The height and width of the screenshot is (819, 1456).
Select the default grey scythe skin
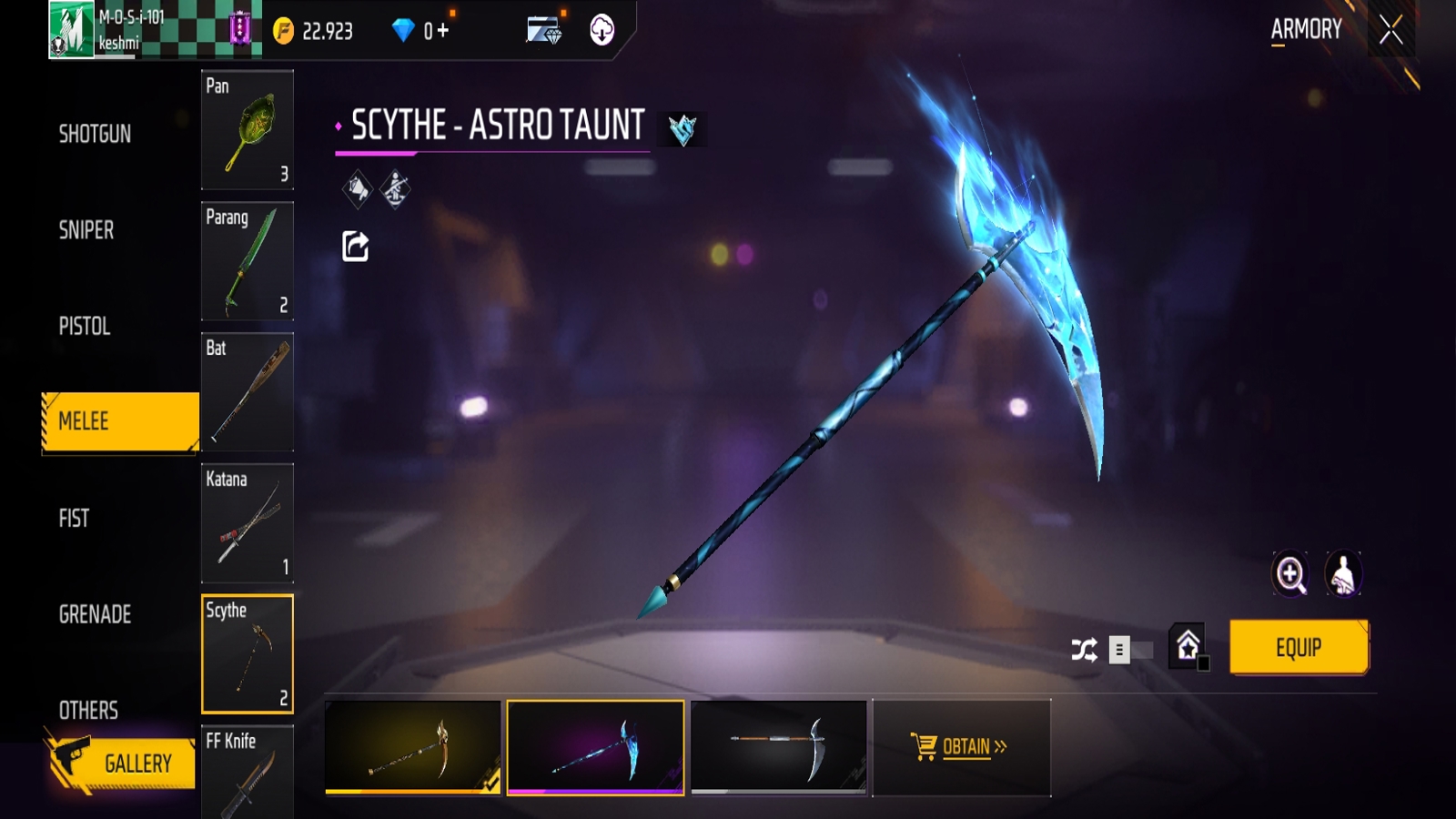coord(778,747)
